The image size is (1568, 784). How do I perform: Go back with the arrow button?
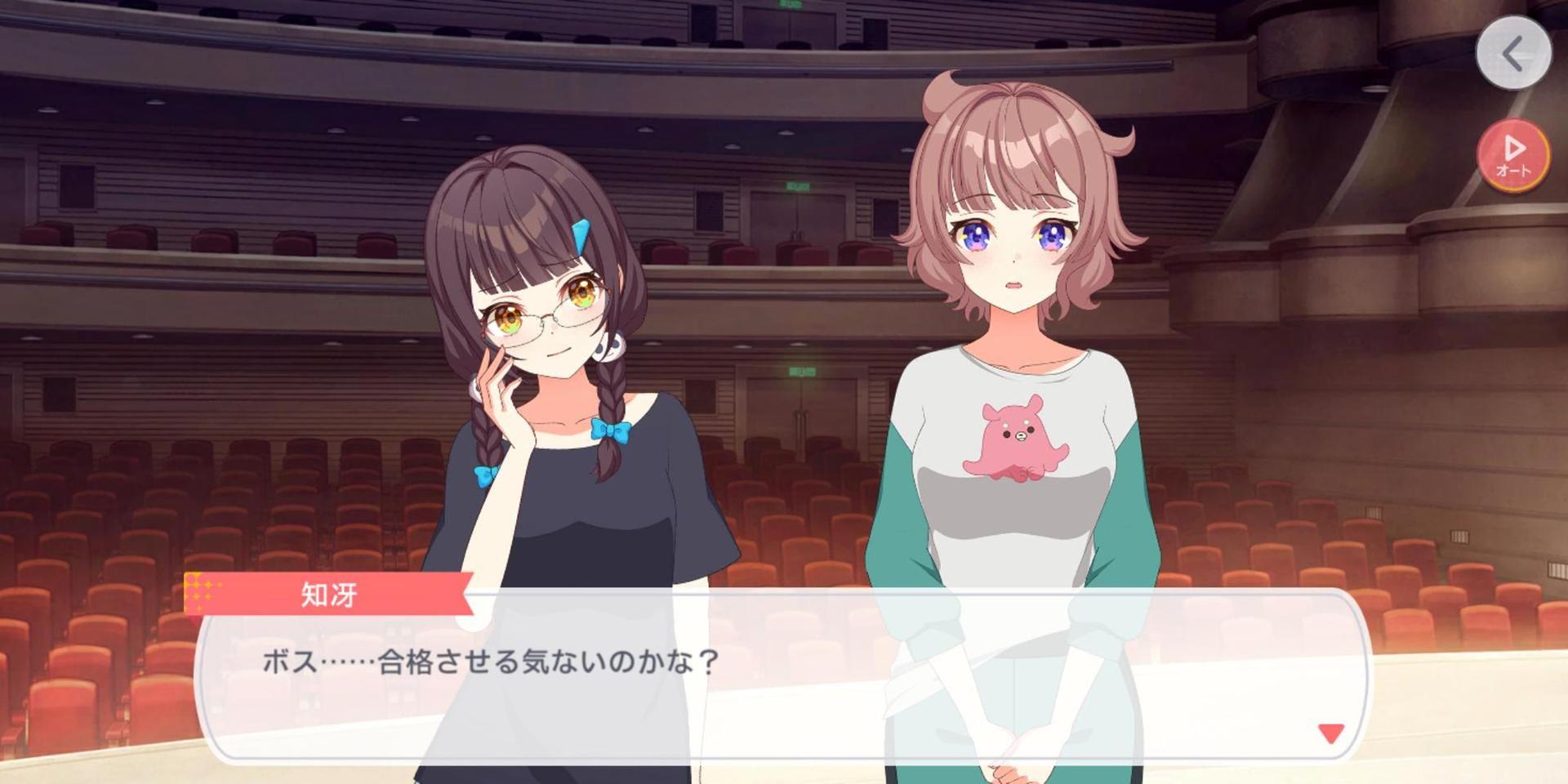point(1513,54)
